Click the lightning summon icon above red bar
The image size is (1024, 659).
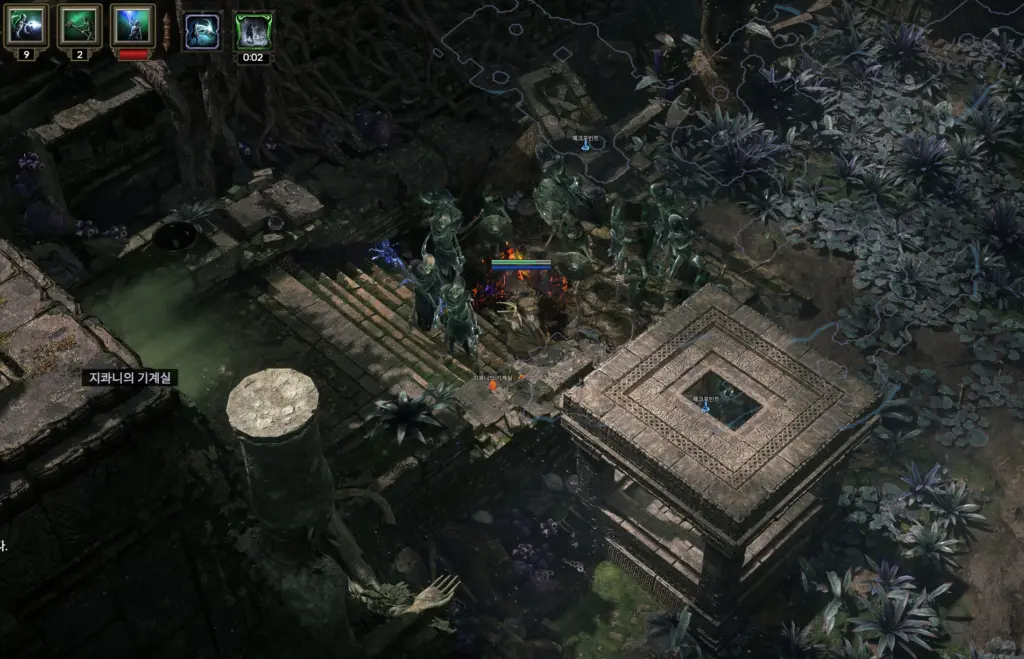tap(133, 25)
